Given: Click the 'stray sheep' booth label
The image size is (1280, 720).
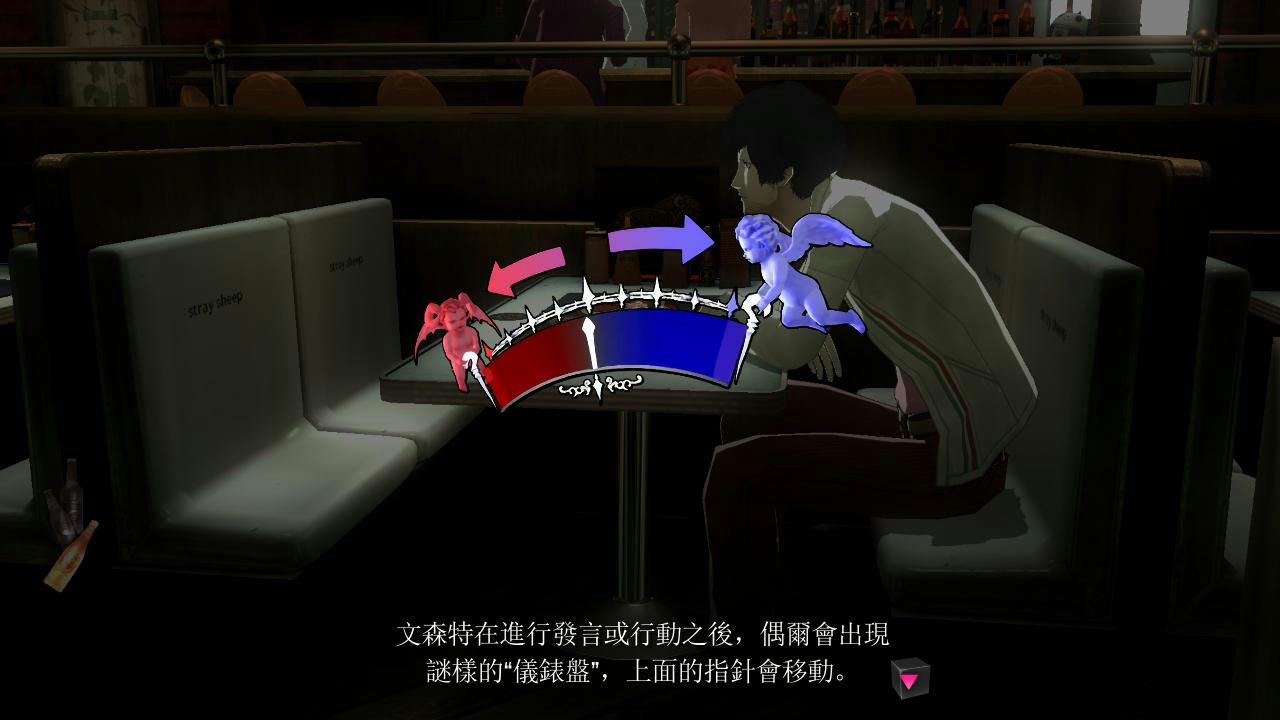Looking at the screenshot, I should click(212, 303).
